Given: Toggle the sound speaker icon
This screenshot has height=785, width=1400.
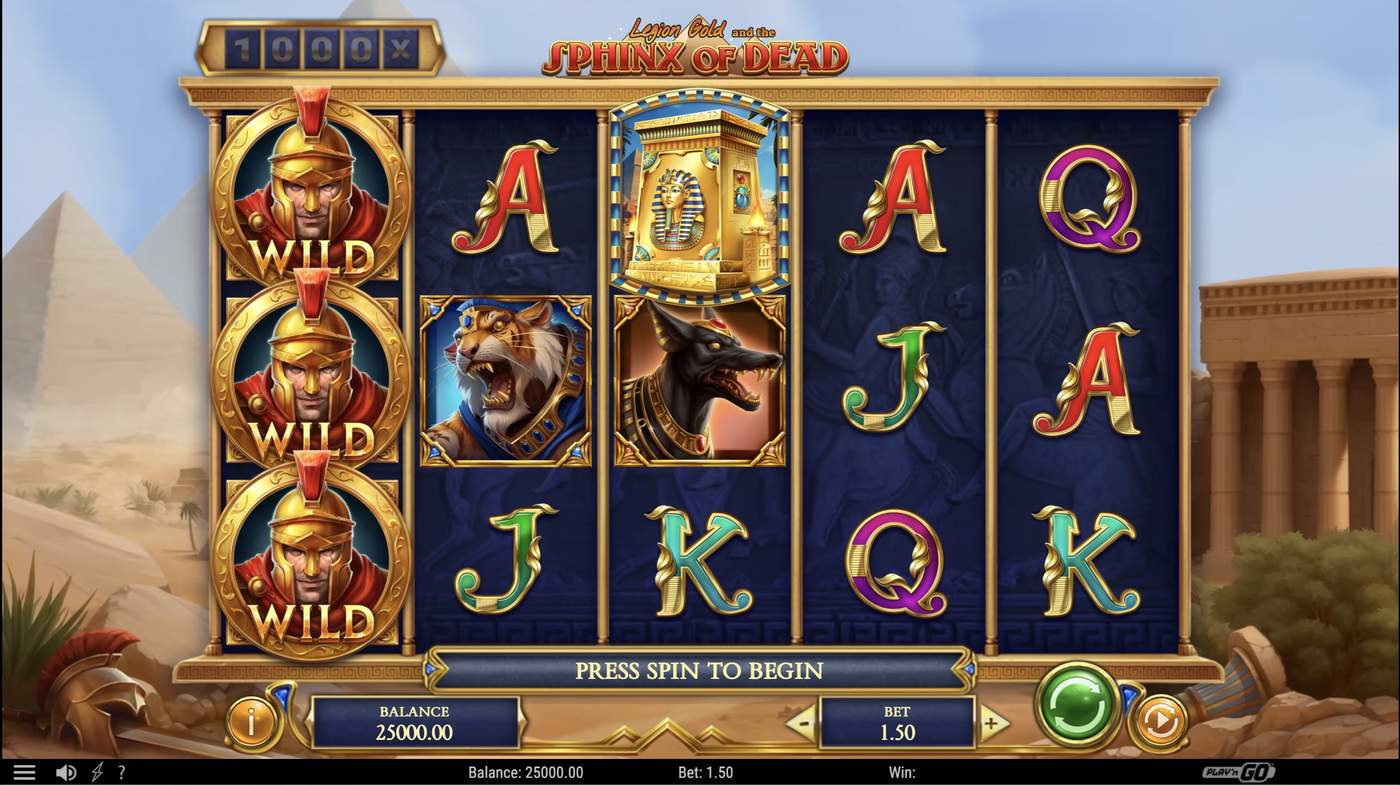Looking at the screenshot, I should pyautogui.click(x=66, y=772).
